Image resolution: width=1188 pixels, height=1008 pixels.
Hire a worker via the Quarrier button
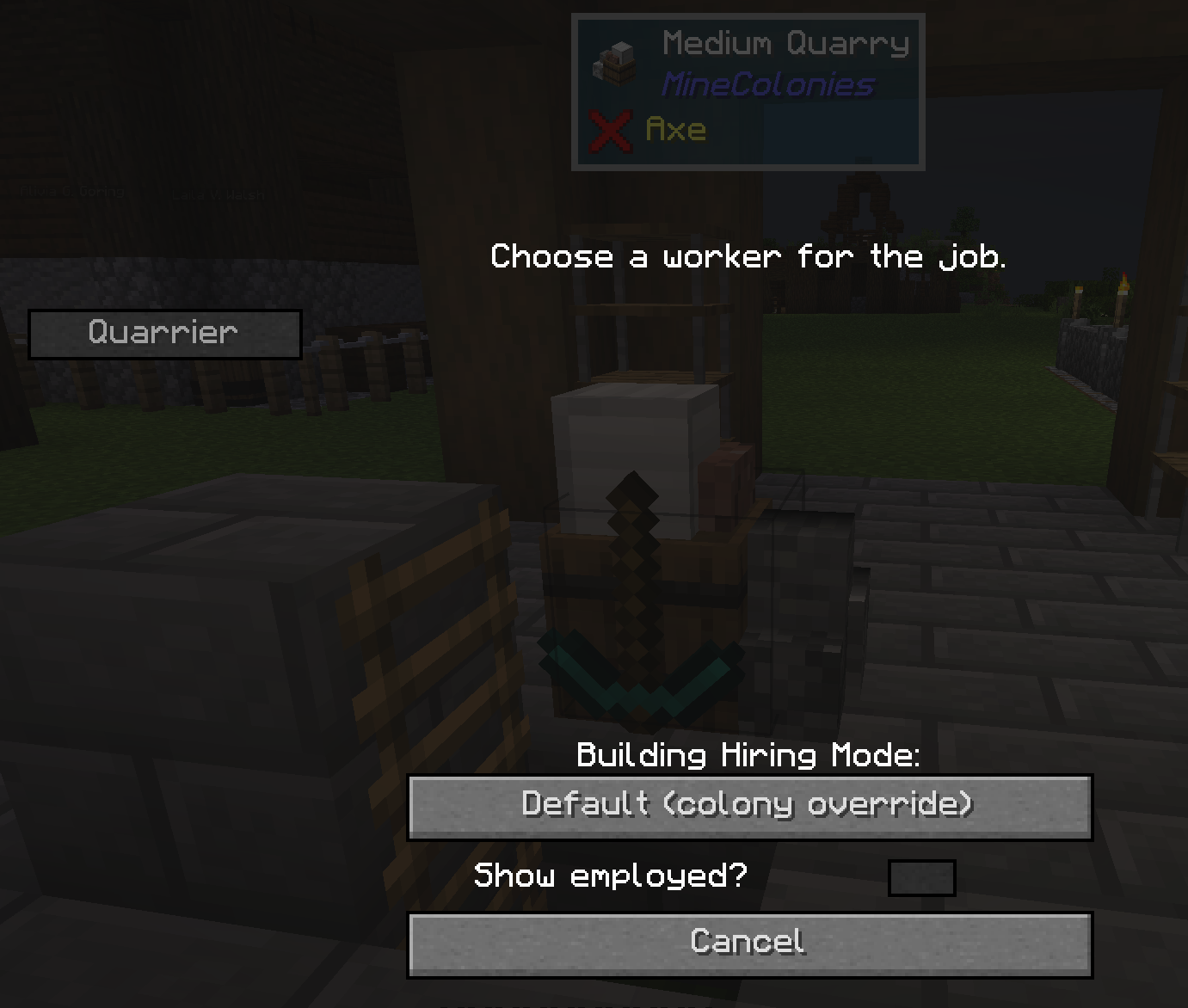[x=163, y=334]
